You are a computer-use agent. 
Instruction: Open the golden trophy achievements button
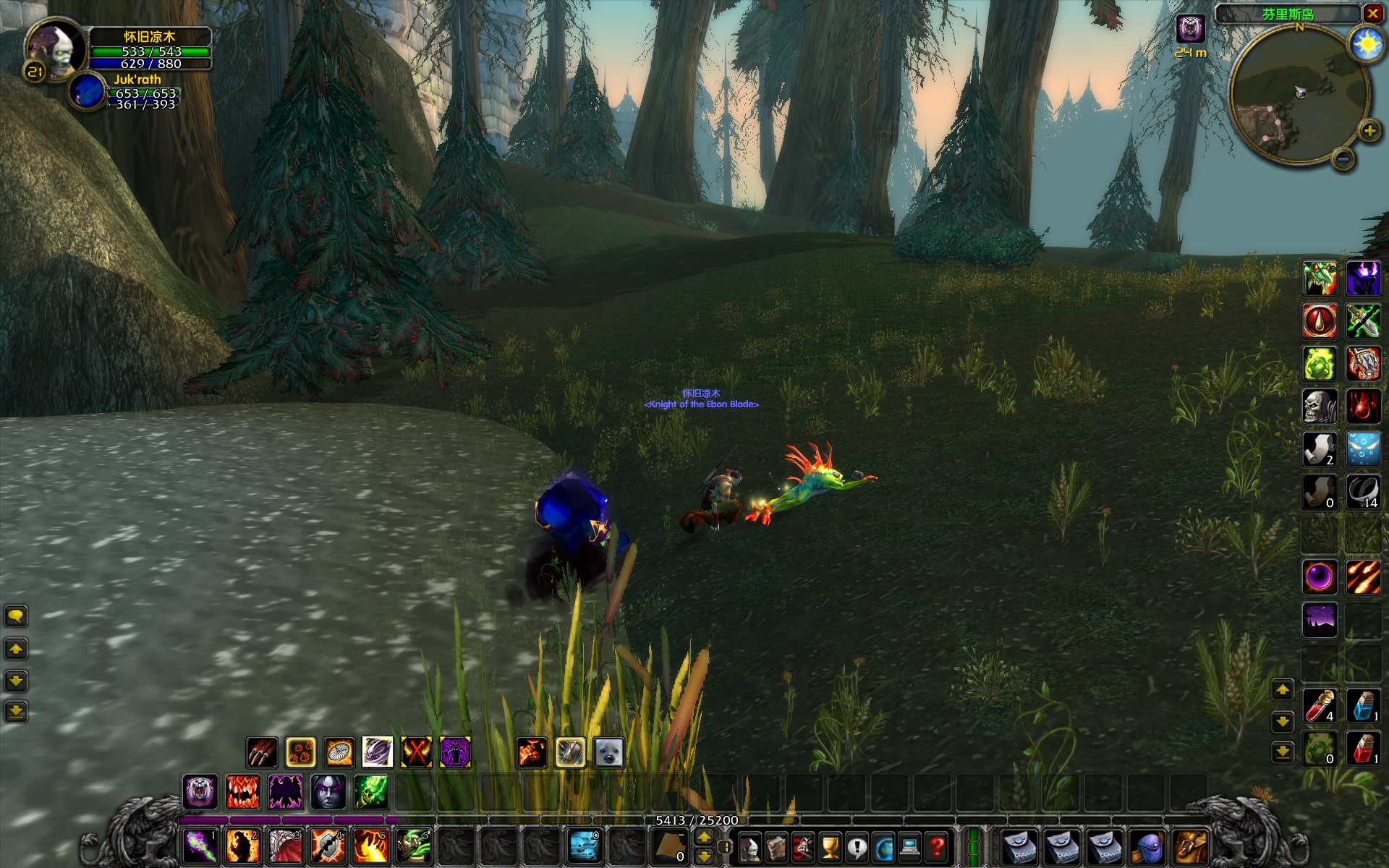tap(830, 846)
